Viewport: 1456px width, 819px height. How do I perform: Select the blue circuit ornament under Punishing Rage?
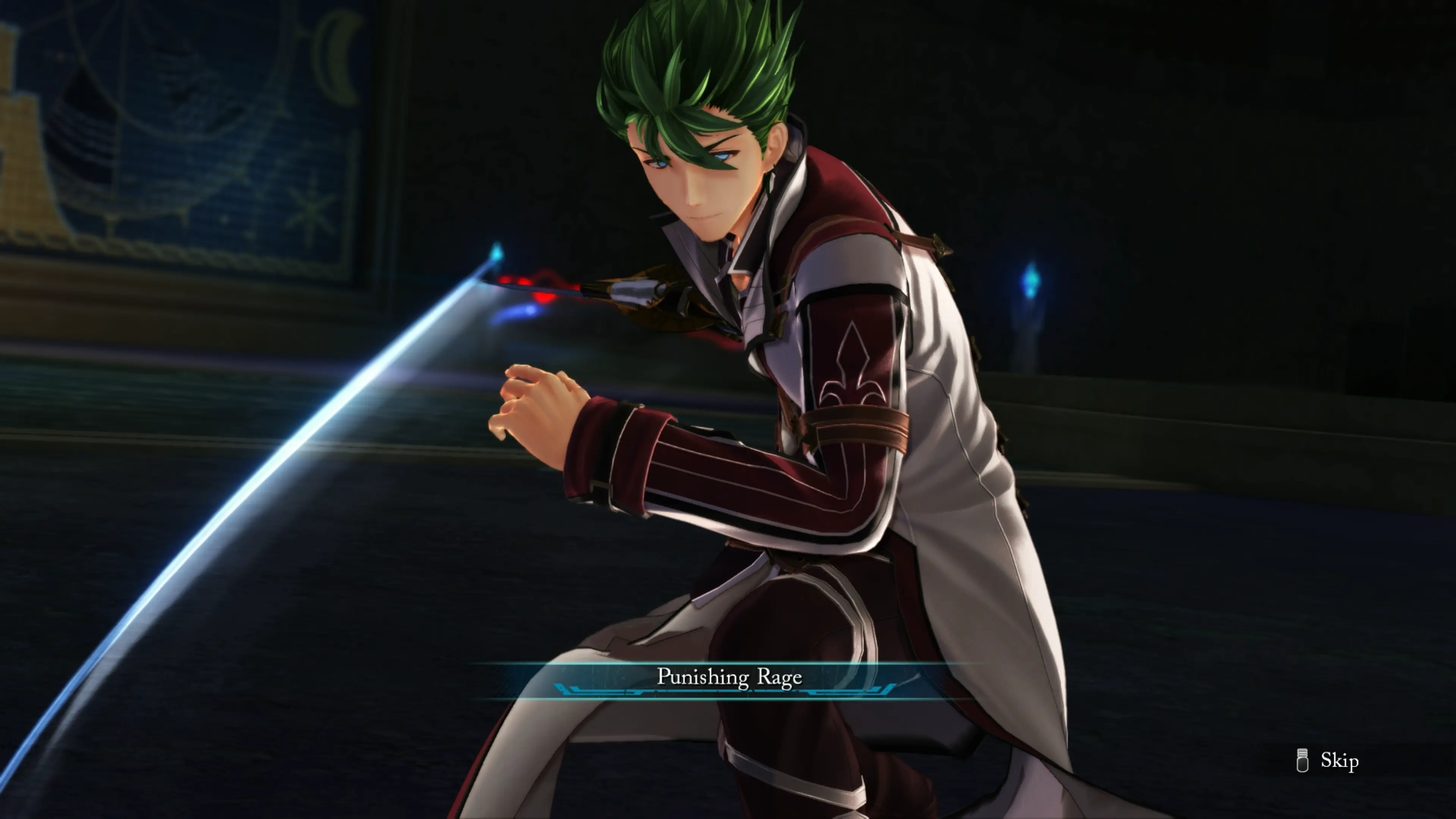pos(729,691)
